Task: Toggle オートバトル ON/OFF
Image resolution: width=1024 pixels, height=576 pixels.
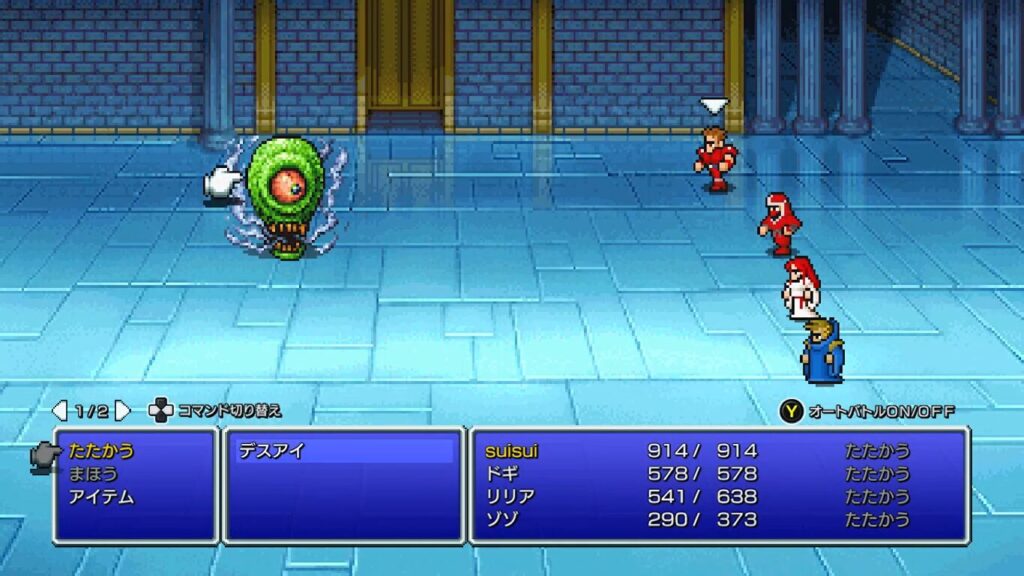Action: tap(868, 411)
